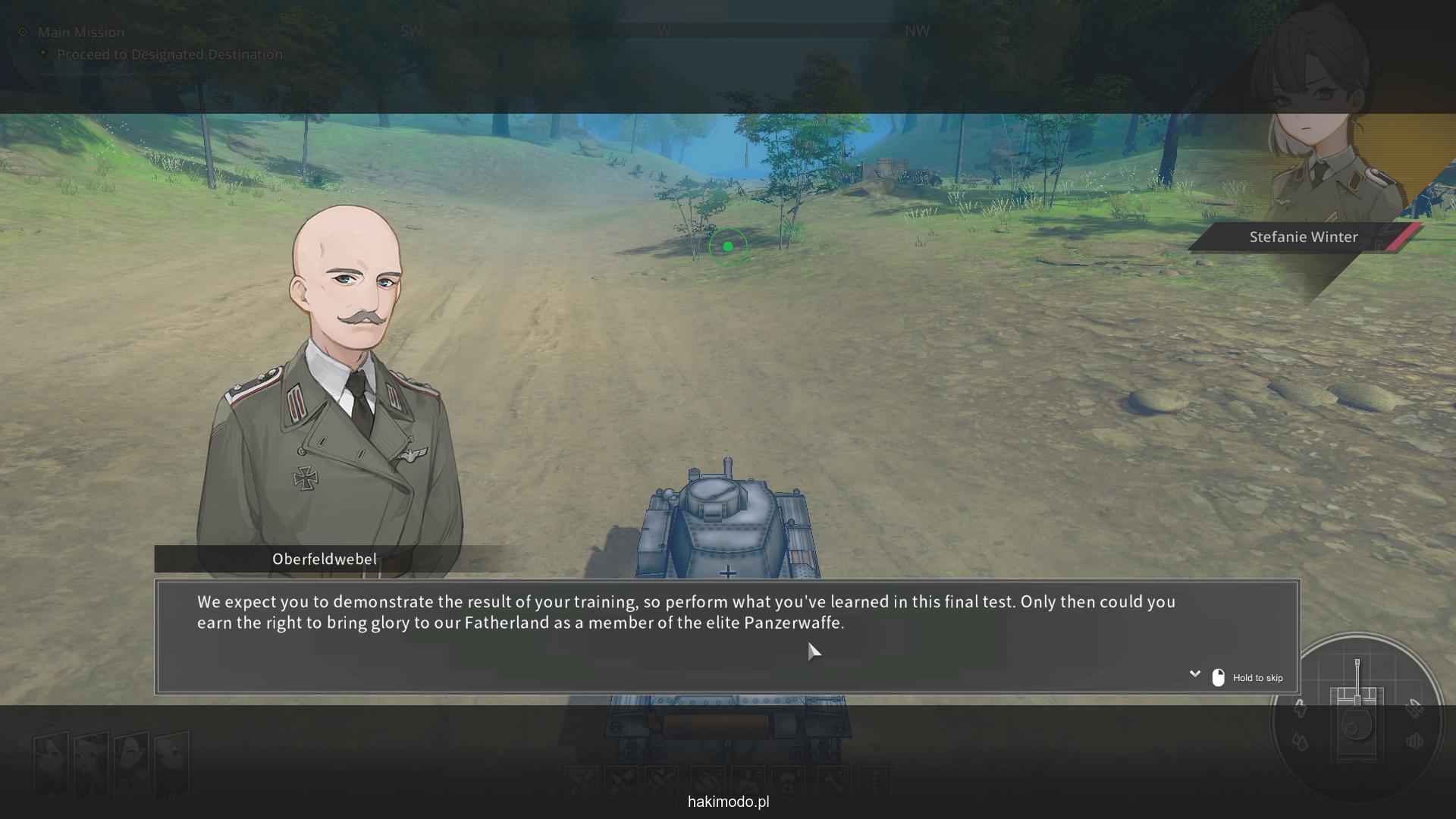Image resolution: width=1456 pixels, height=819 pixels.
Task: Click the Oberfeldwebel dialogue text box
Action: [x=726, y=635]
